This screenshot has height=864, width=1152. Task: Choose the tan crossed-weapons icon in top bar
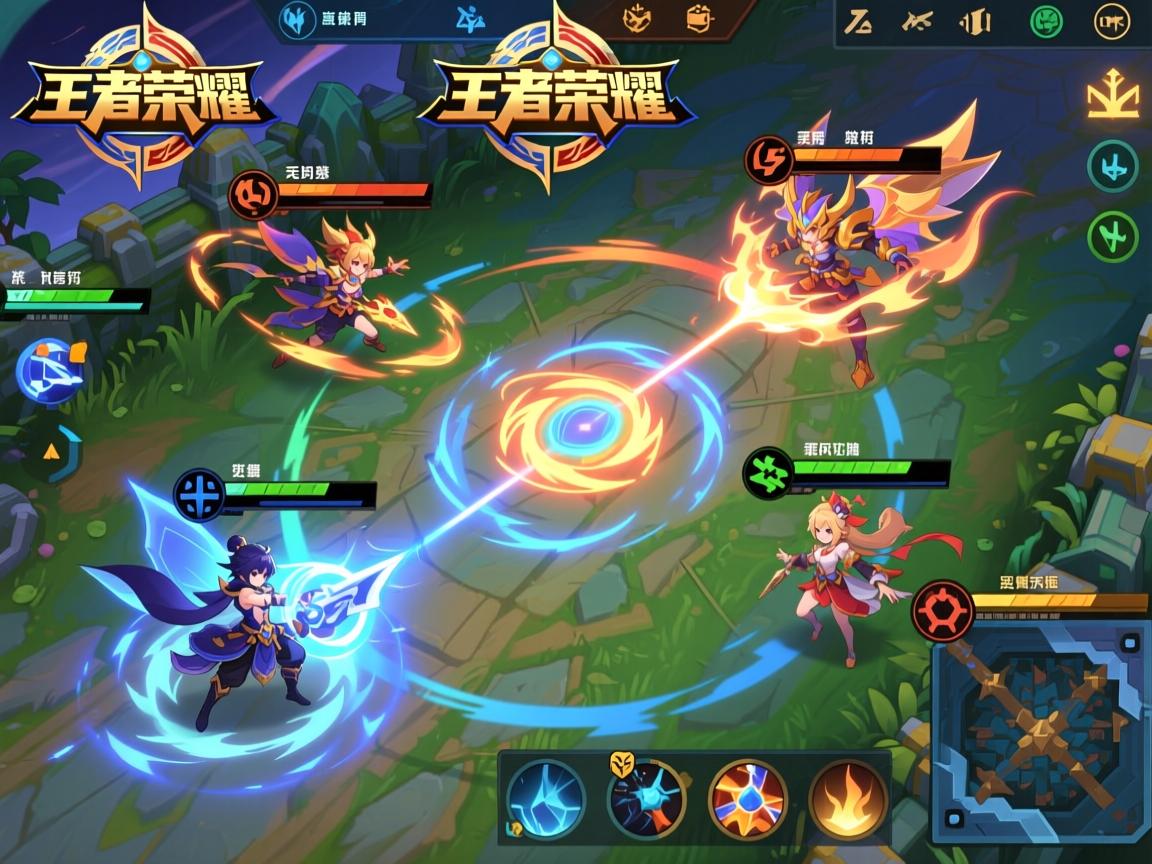[916, 20]
